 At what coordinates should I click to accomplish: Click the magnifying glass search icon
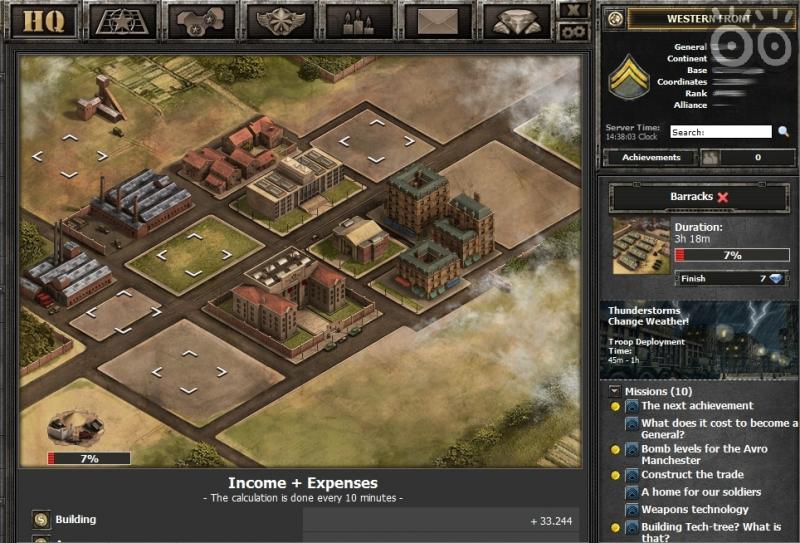coord(784,132)
